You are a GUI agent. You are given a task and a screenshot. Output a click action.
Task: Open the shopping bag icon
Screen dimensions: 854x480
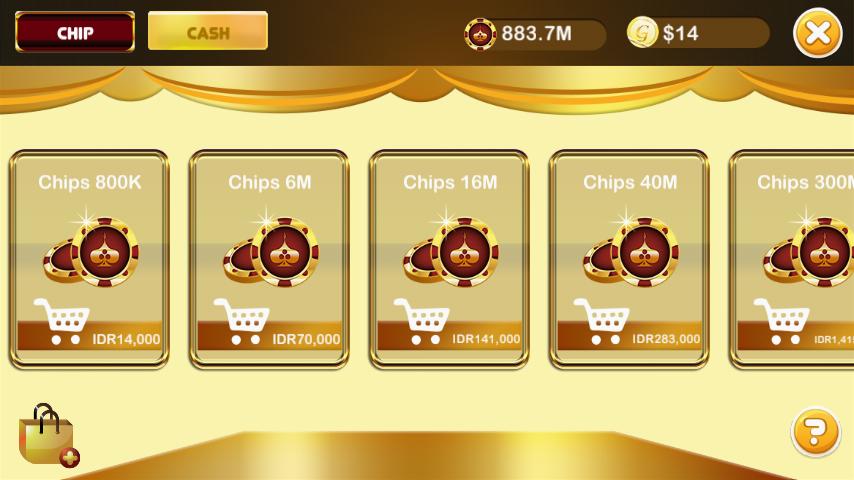coord(48,436)
